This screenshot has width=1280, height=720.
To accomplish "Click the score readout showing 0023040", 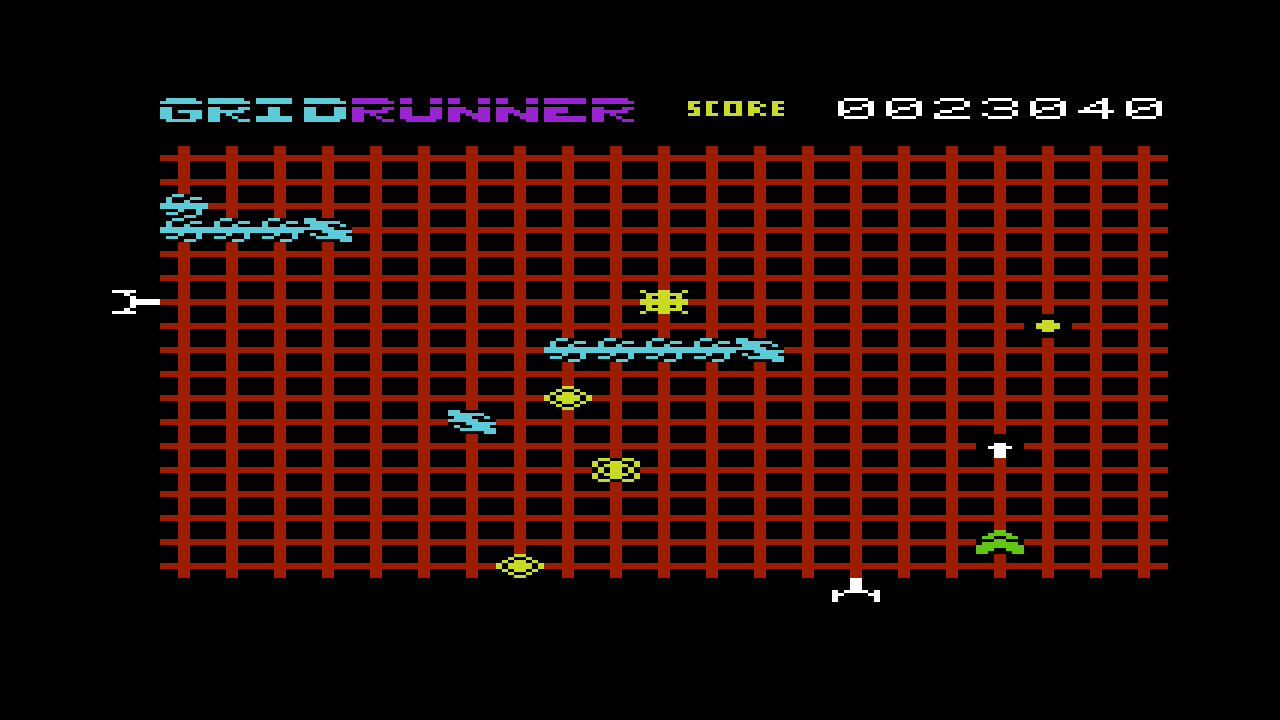I will tap(1000, 109).
